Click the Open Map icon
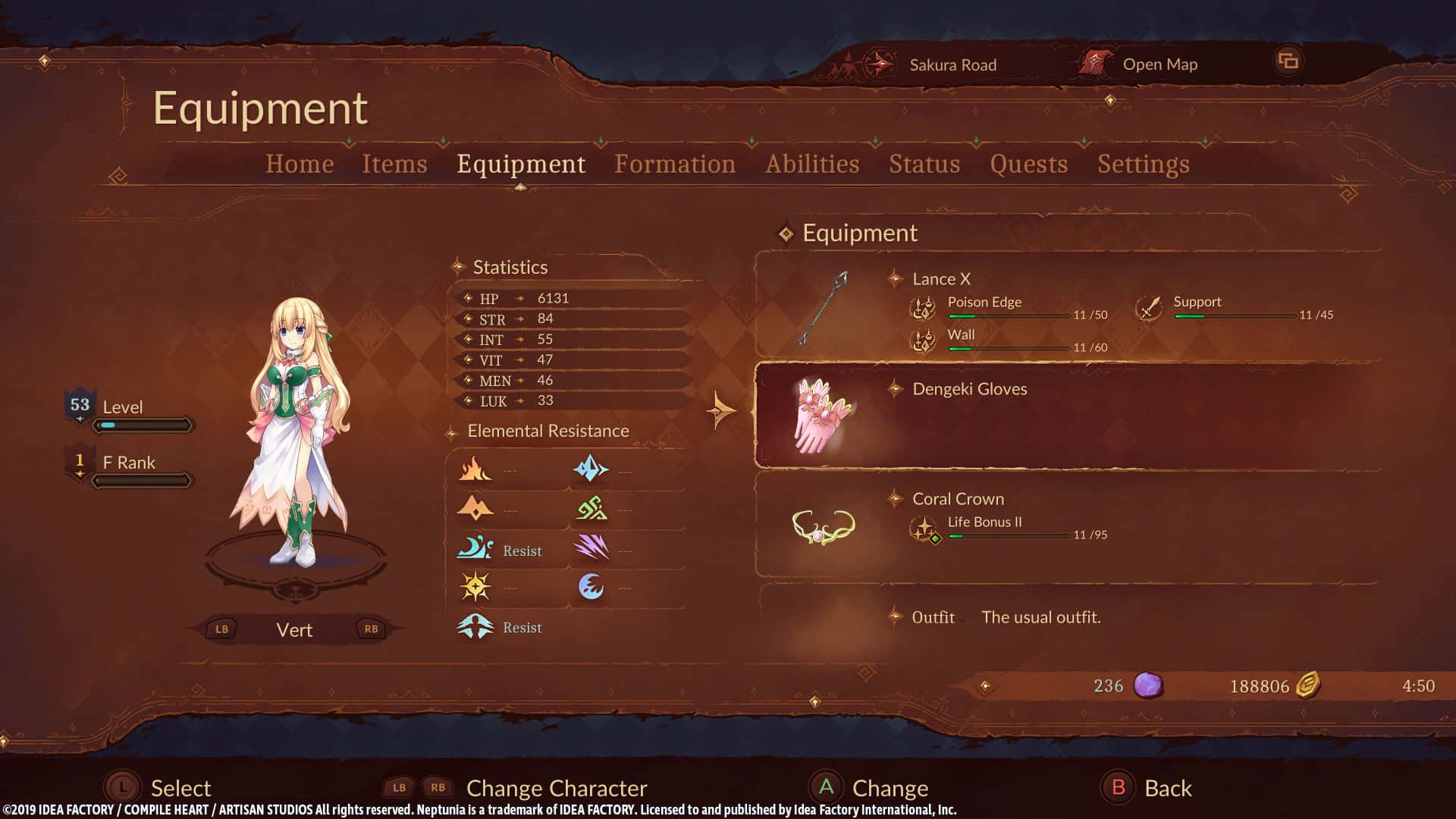 [x=1095, y=64]
